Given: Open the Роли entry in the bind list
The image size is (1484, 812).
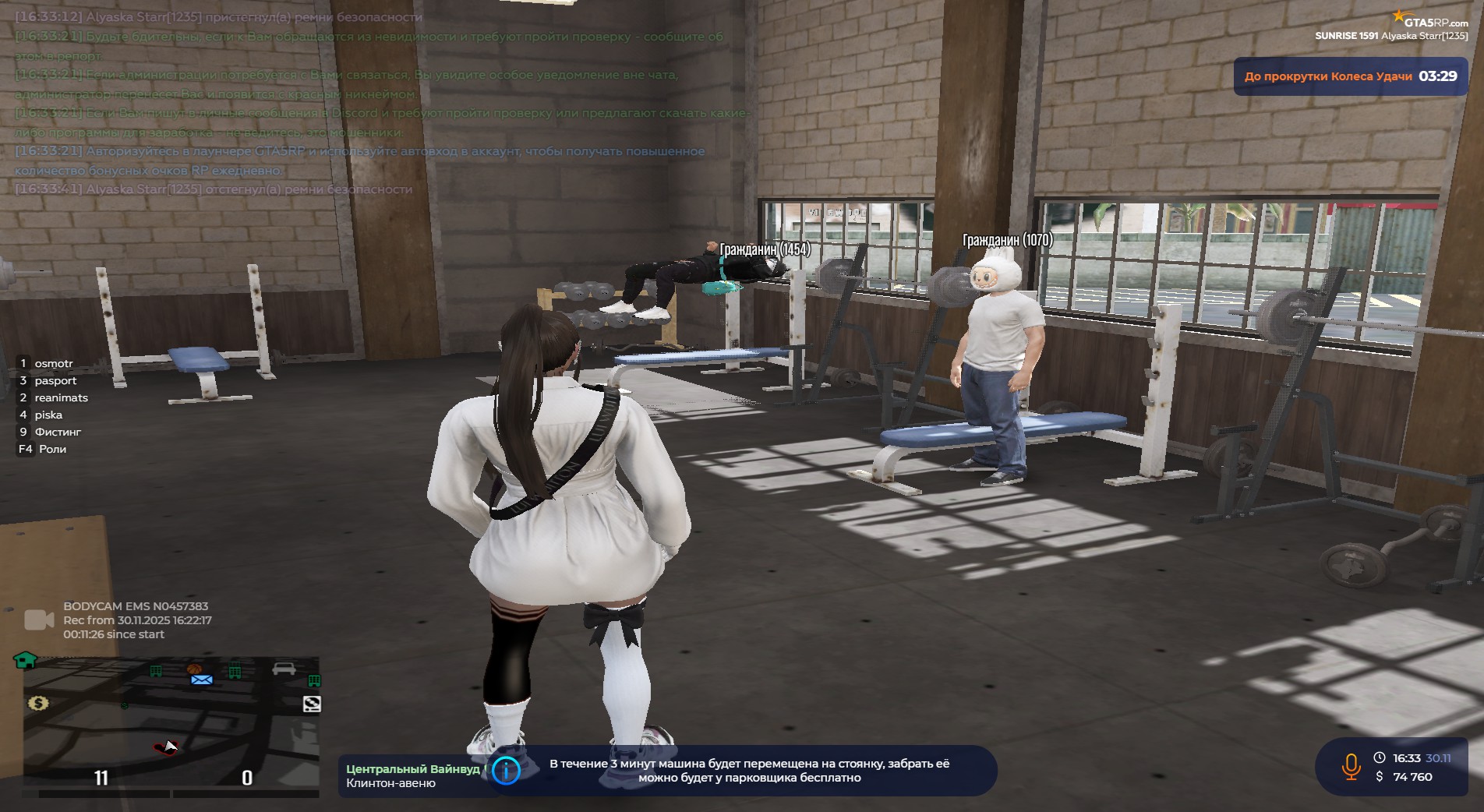Looking at the screenshot, I should click(52, 449).
